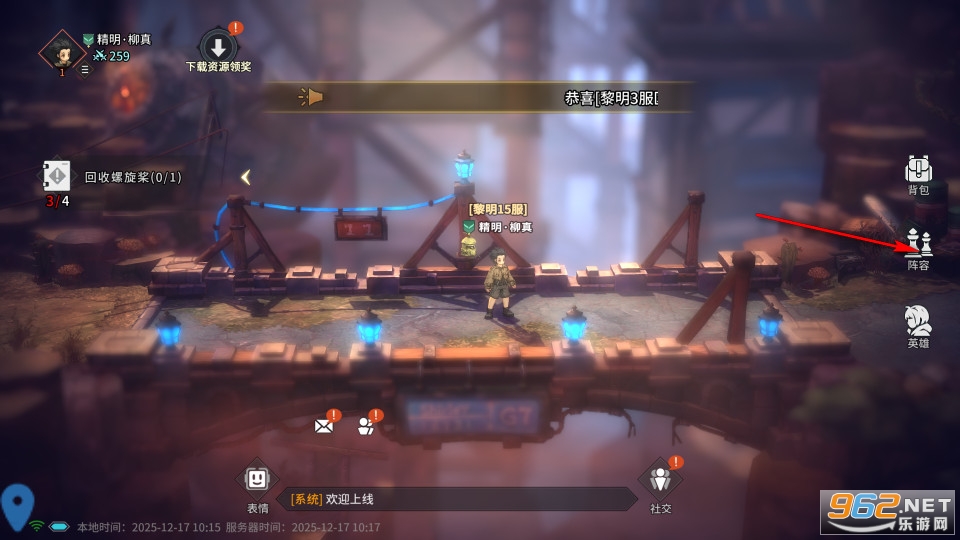
Task: Collapse the quest tracker arrow
Action: tap(245, 177)
